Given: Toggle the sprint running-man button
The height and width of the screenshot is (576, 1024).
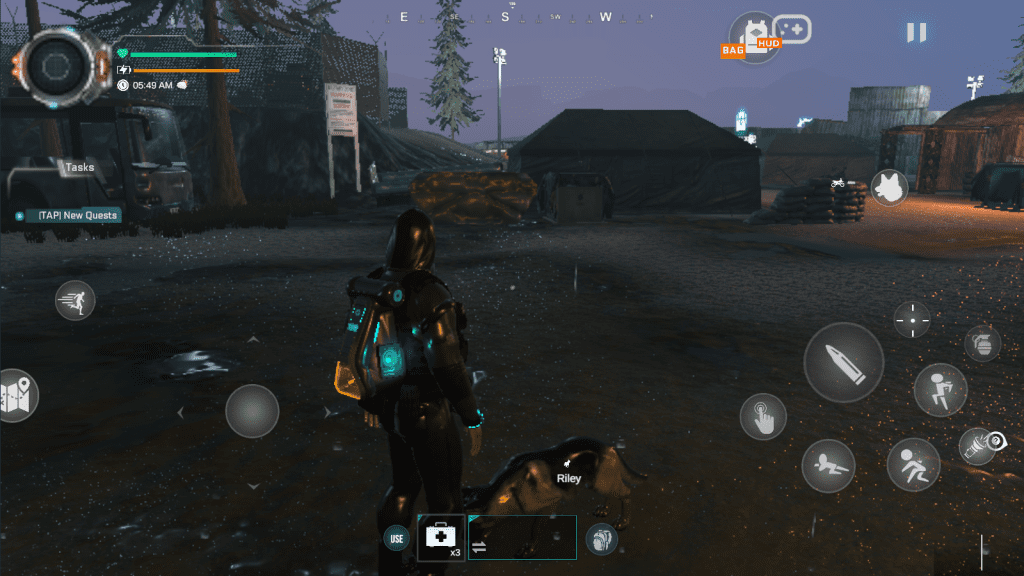Looking at the screenshot, I should pyautogui.click(x=75, y=300).
